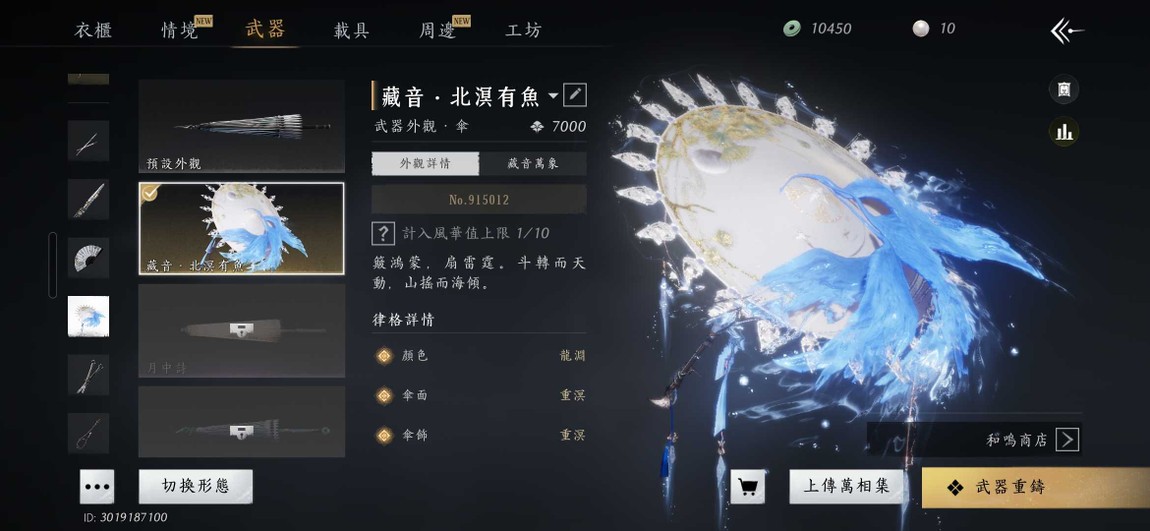Click the edit pencil next to weapon name
The width and height of the screenshot is (1150, 531).
point(575,95)
